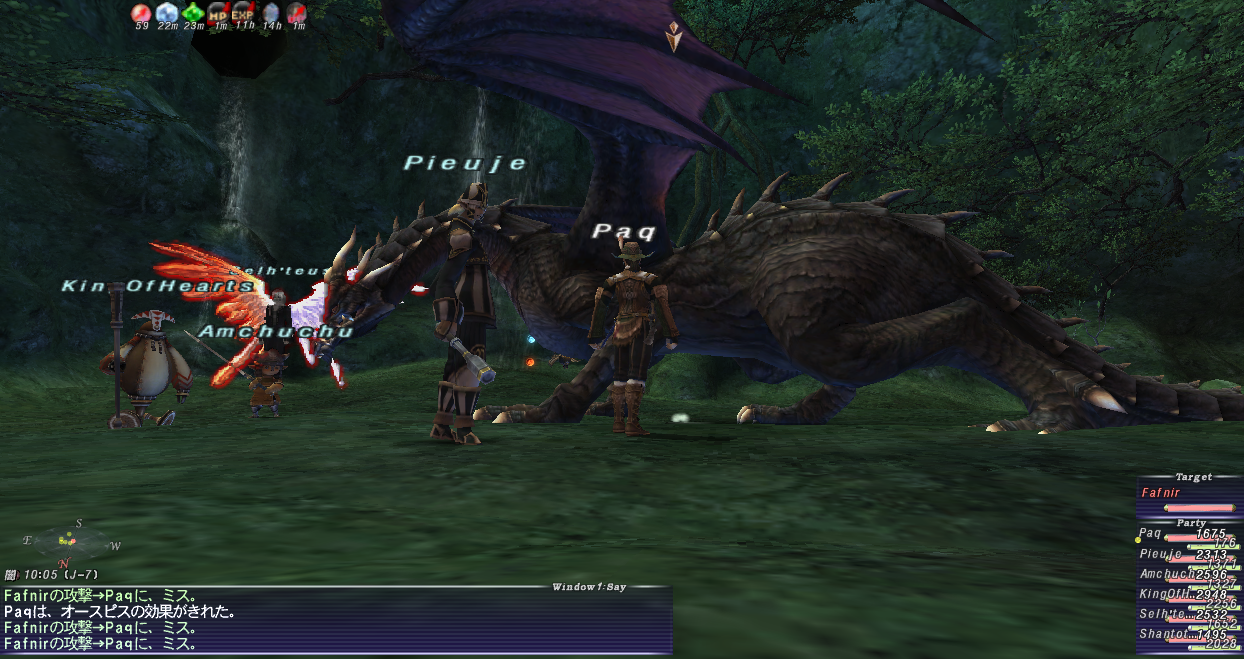Screen dimensions: 1244x659
Task: Select Selh'te... in the party list
Action: (x=1164, y=614)
